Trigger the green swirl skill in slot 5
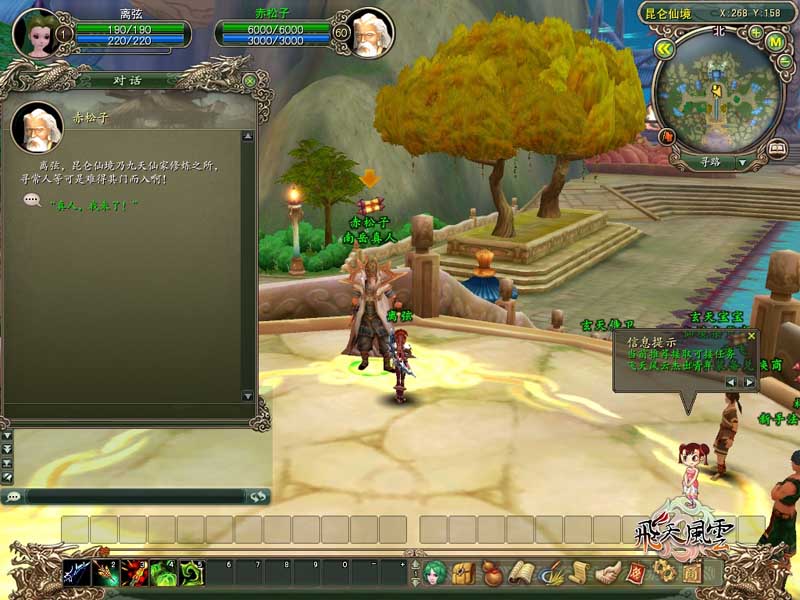Viewport: 800px width, 600px height. coord(192,573)
